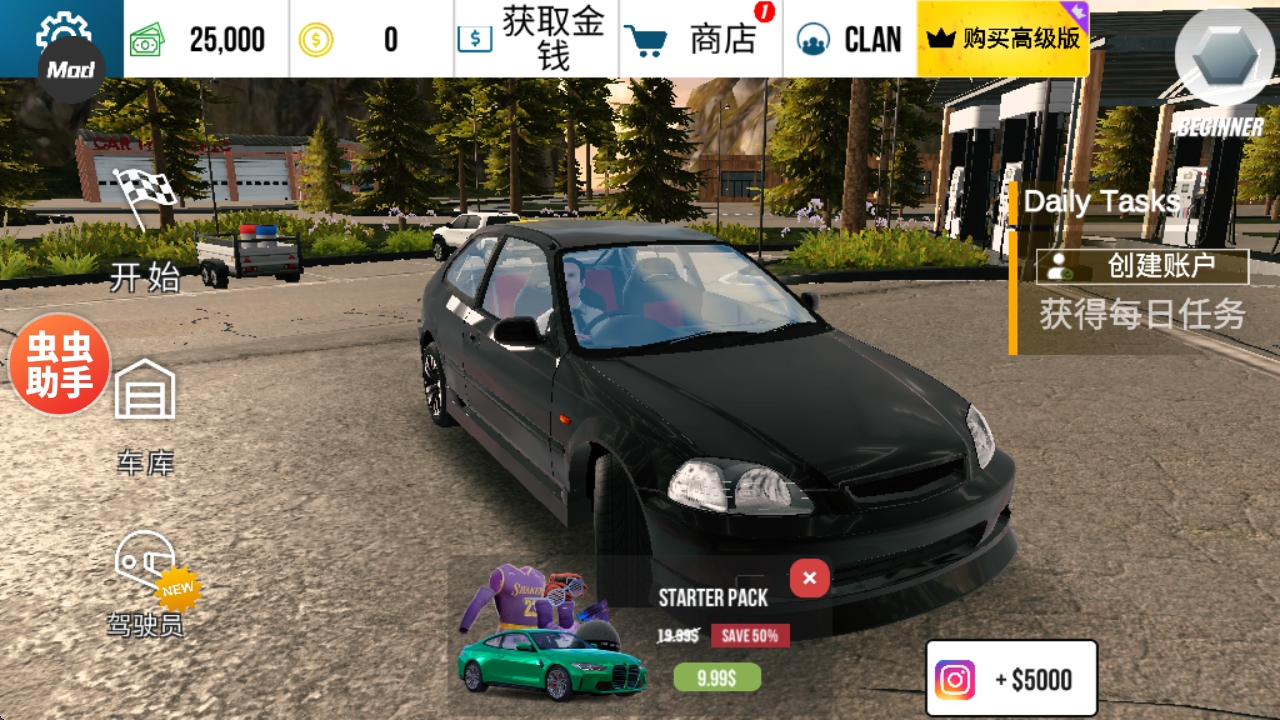1280x720 pixels.
Task: Start the game with 开始 flag
Action: point(145,232)
